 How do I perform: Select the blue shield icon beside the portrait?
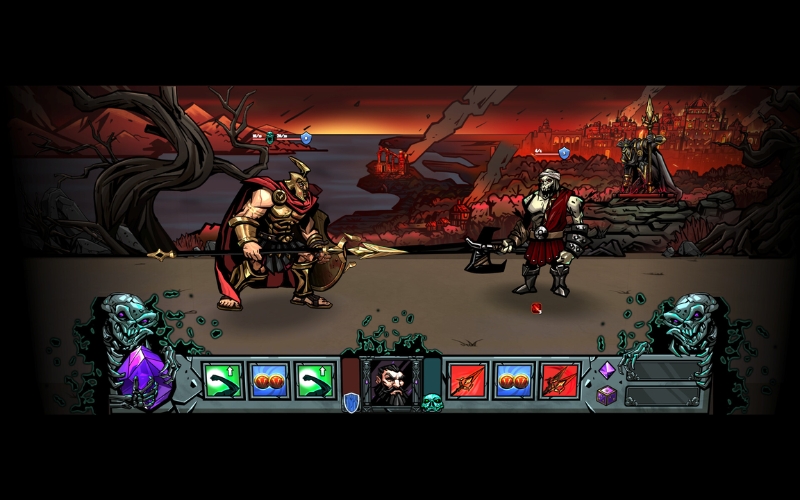350,402
